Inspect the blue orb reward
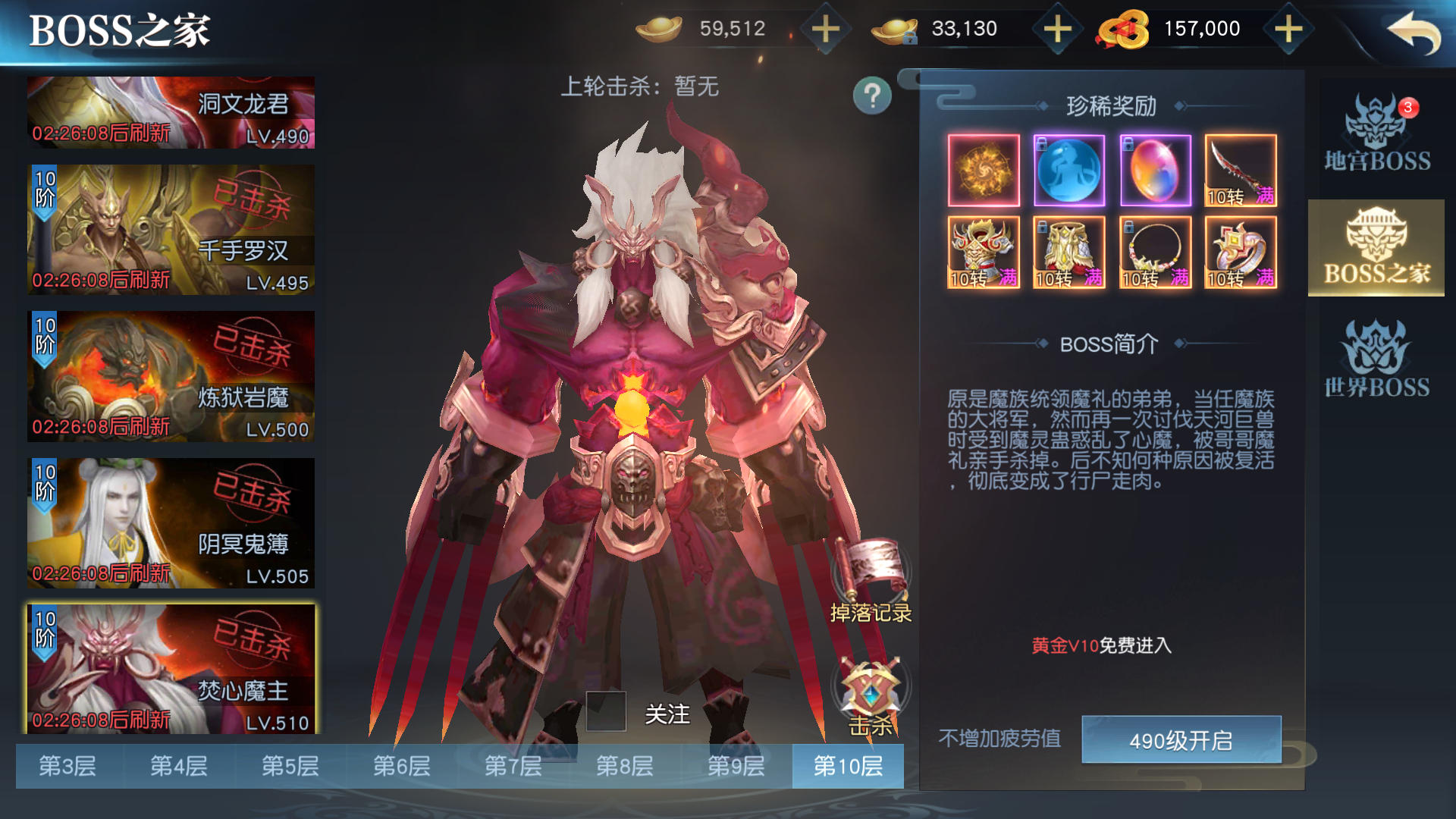The width and height of the screenshot is (1456, 819). pos(1069,170)
